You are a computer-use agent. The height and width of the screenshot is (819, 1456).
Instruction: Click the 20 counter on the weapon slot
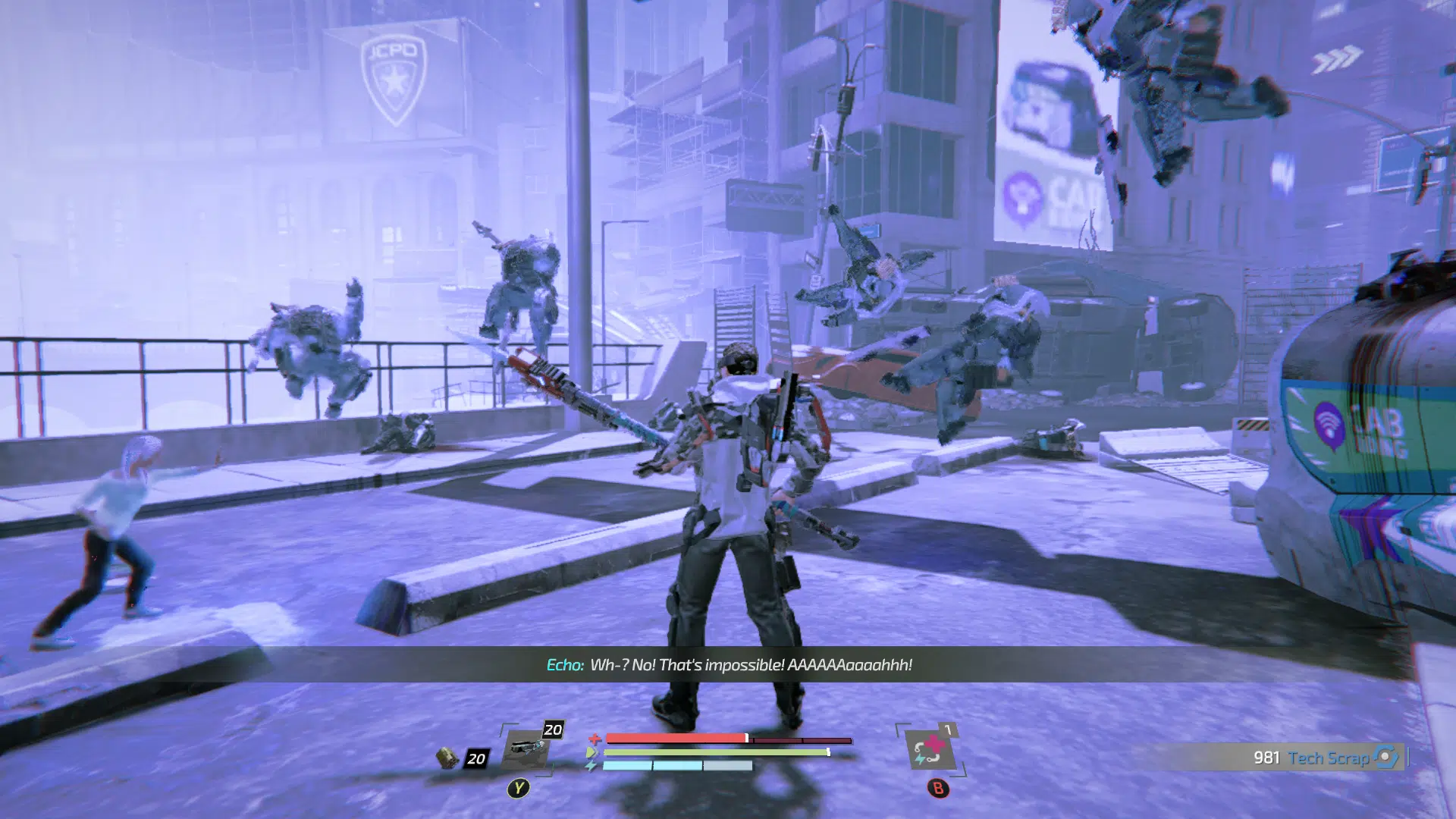[551, 729]
